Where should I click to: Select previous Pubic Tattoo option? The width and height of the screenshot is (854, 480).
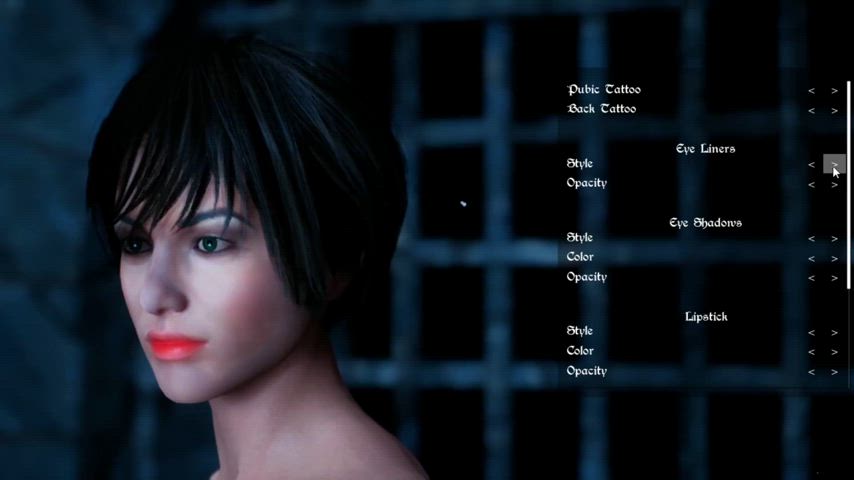coord(812,91)
